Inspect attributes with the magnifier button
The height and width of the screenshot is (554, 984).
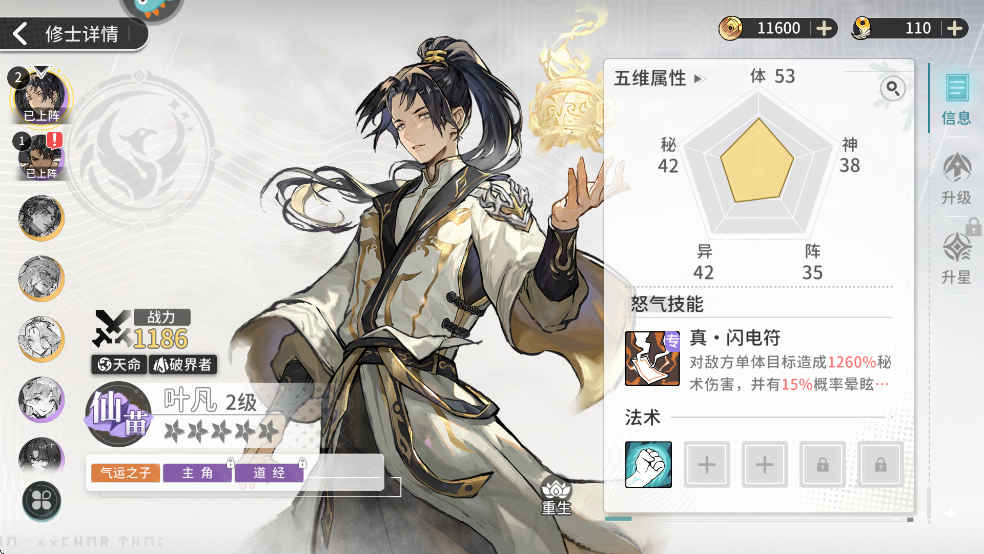click(x=891, y=89)
